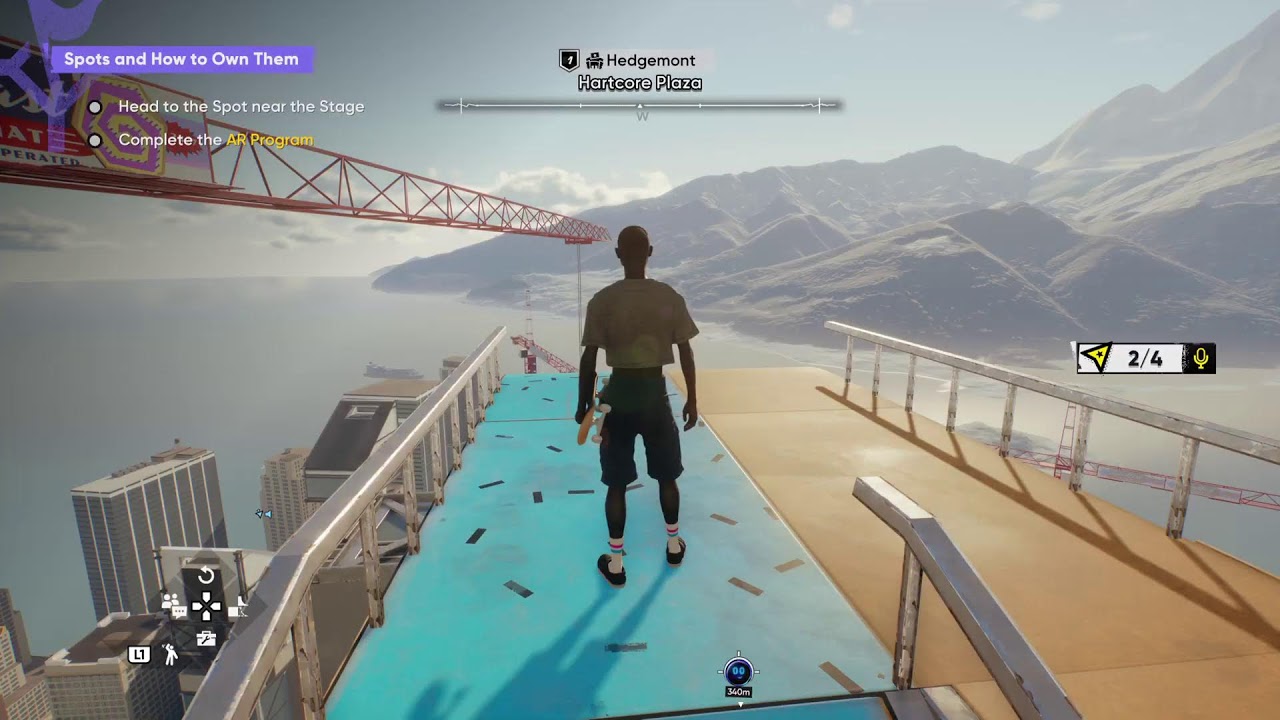Open the social chat people shortcut
Image resolution: width=1280 pixels, height=720 pixels.
[173, 605]
